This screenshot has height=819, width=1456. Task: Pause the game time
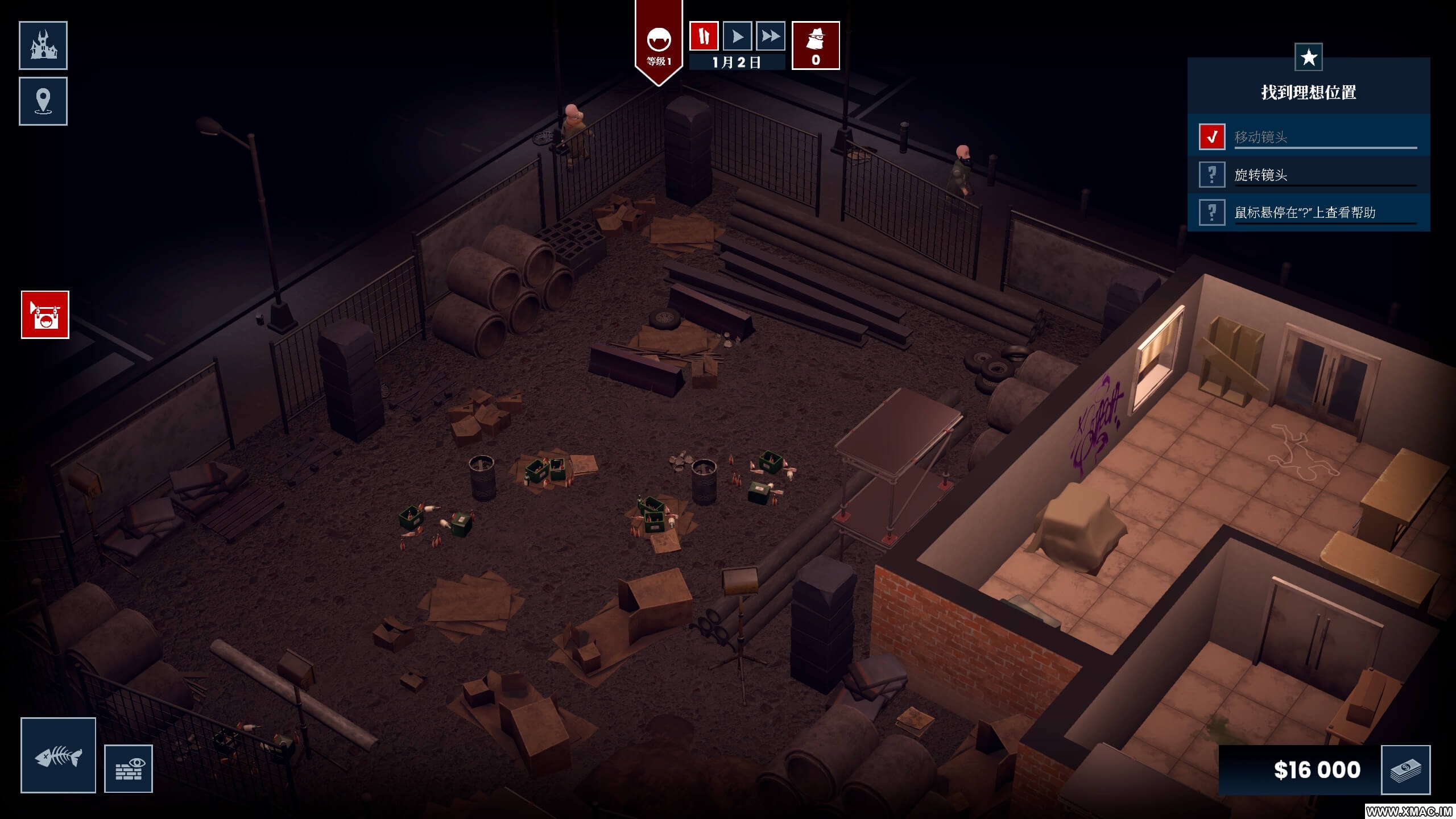[704, 36]
